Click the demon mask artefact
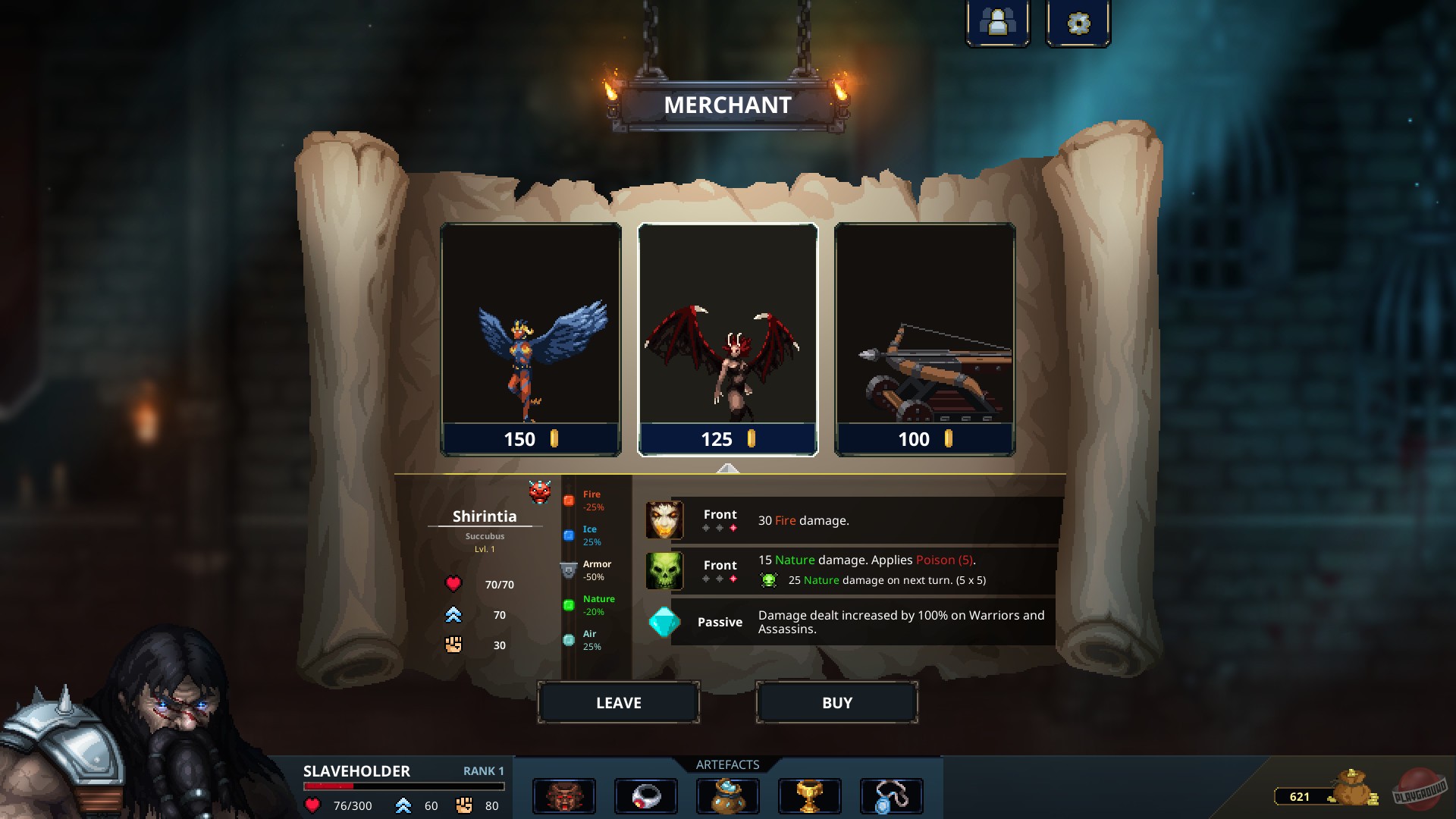Image resolution: width=1456 pixels, height=819 pixels. [564, 795]
